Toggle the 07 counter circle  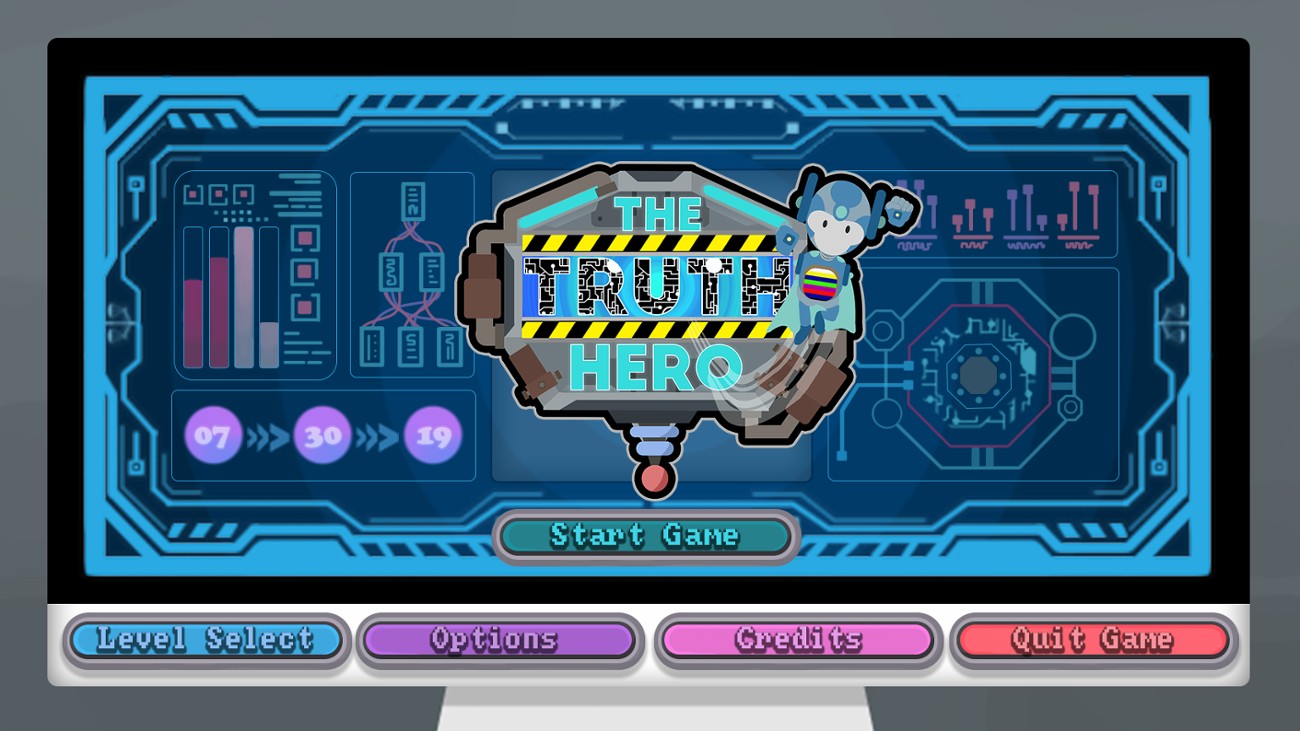213,435
